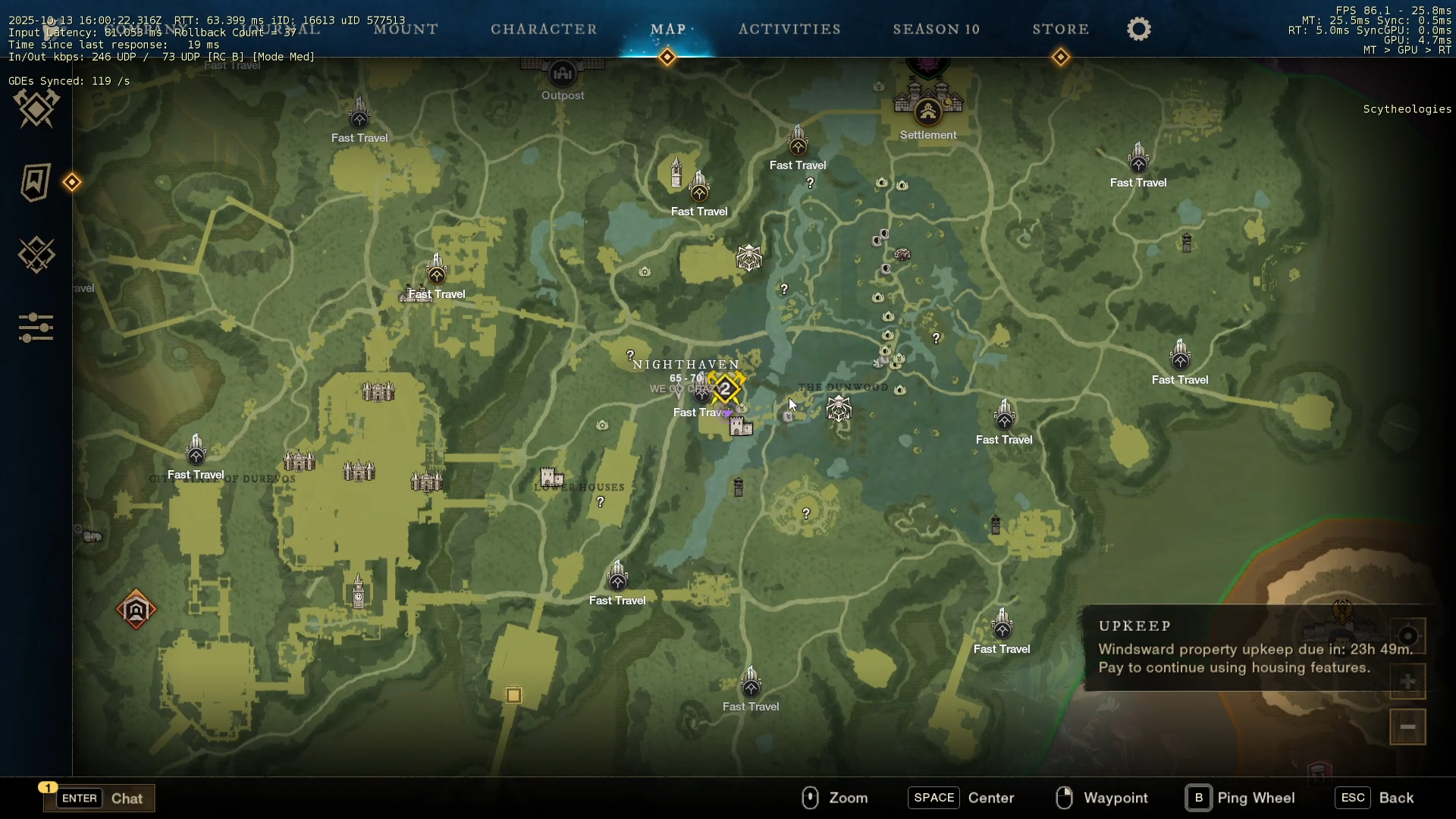This screenshot has height=819, width=1456.
Task: Open the Store tab
Action: [1060, 30]
